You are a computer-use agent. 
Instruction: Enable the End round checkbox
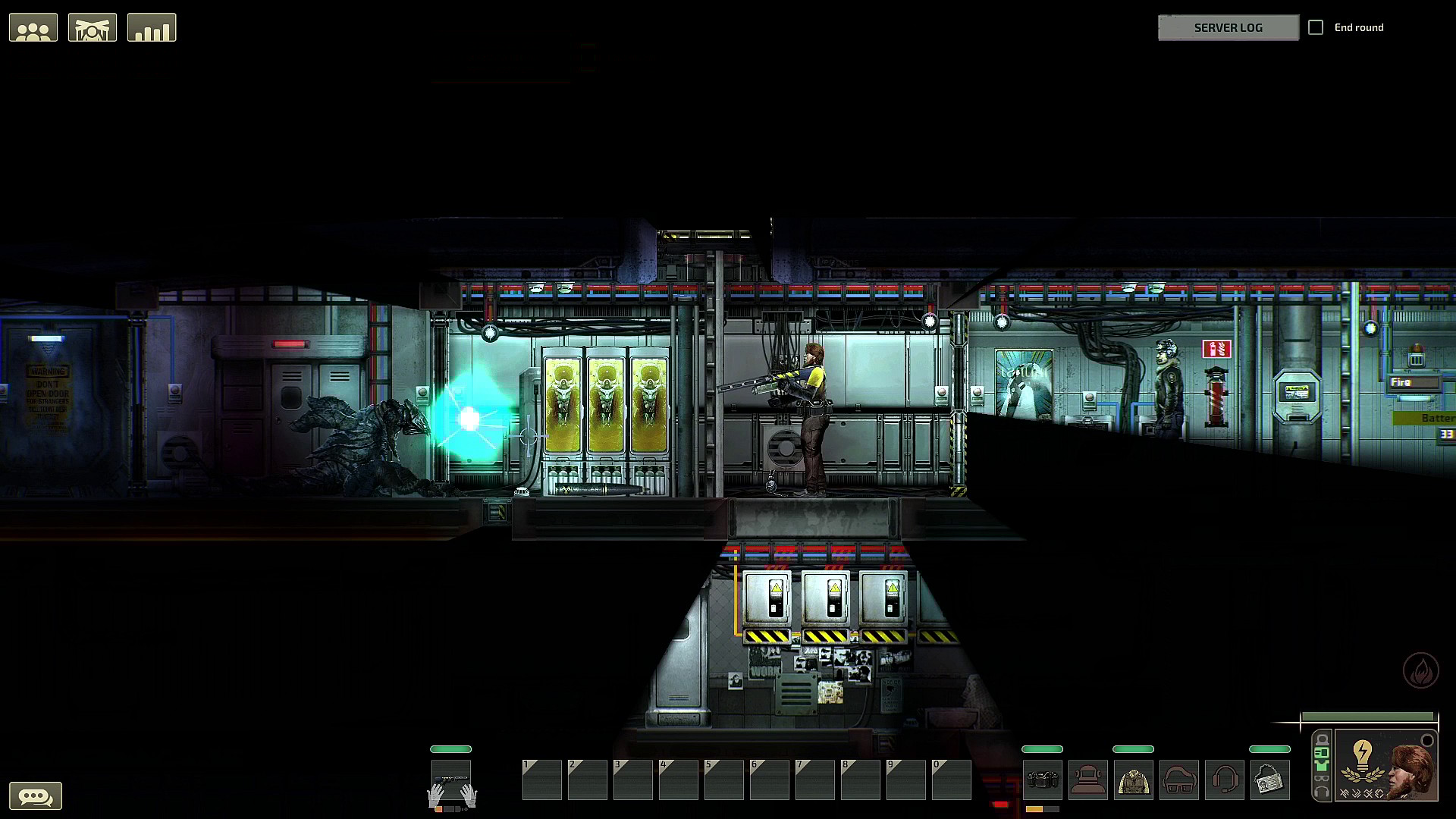[x=1316, y=27]
